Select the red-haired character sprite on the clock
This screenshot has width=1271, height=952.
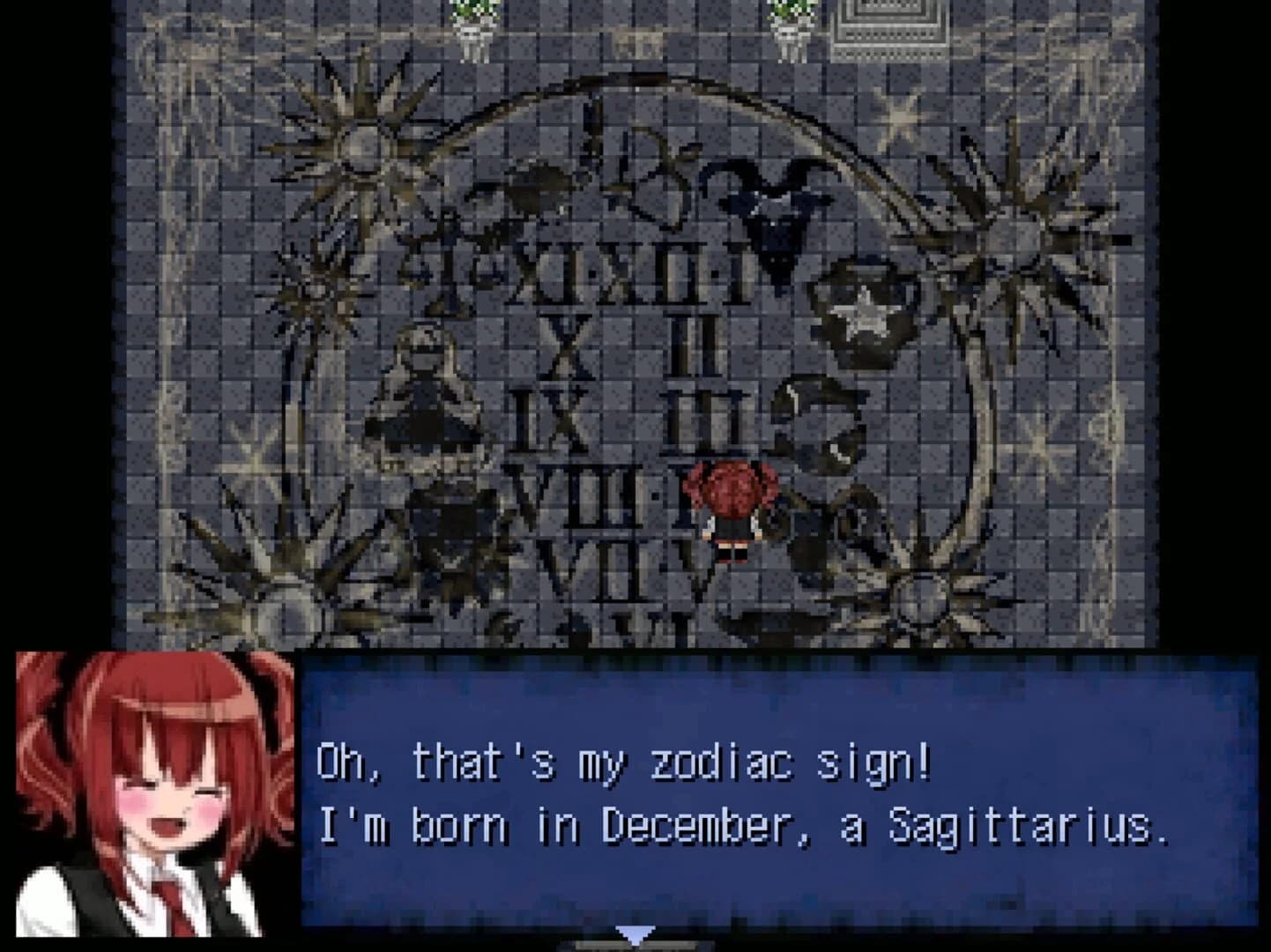pos(733,511)
